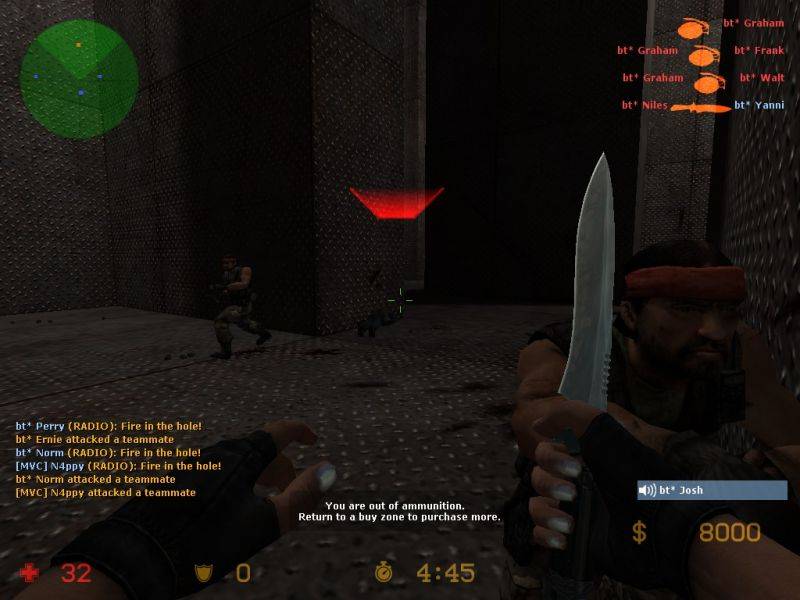800x600 pixels.
Task: Click the green radar minimap
Action: [79, 79]
